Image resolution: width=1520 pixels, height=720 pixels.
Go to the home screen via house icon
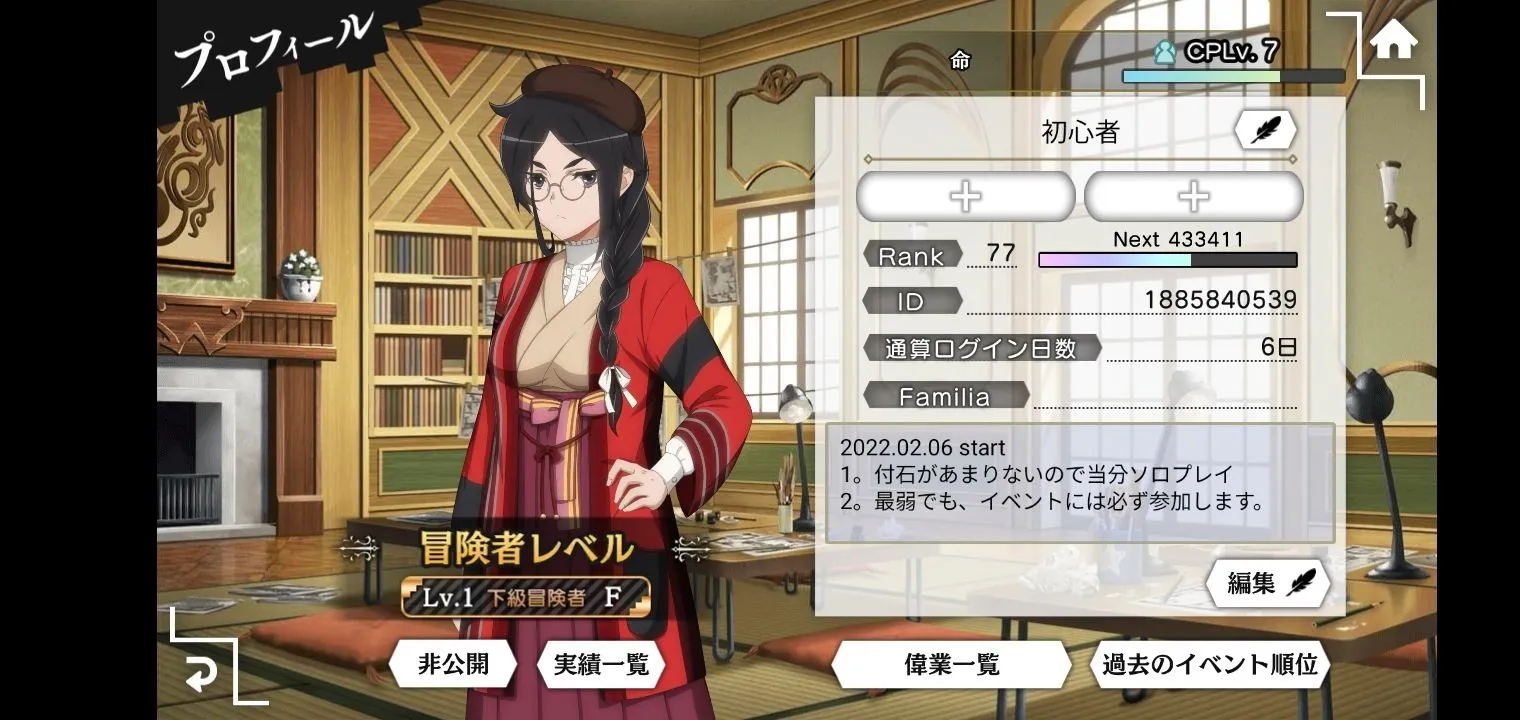(1393, 42)
